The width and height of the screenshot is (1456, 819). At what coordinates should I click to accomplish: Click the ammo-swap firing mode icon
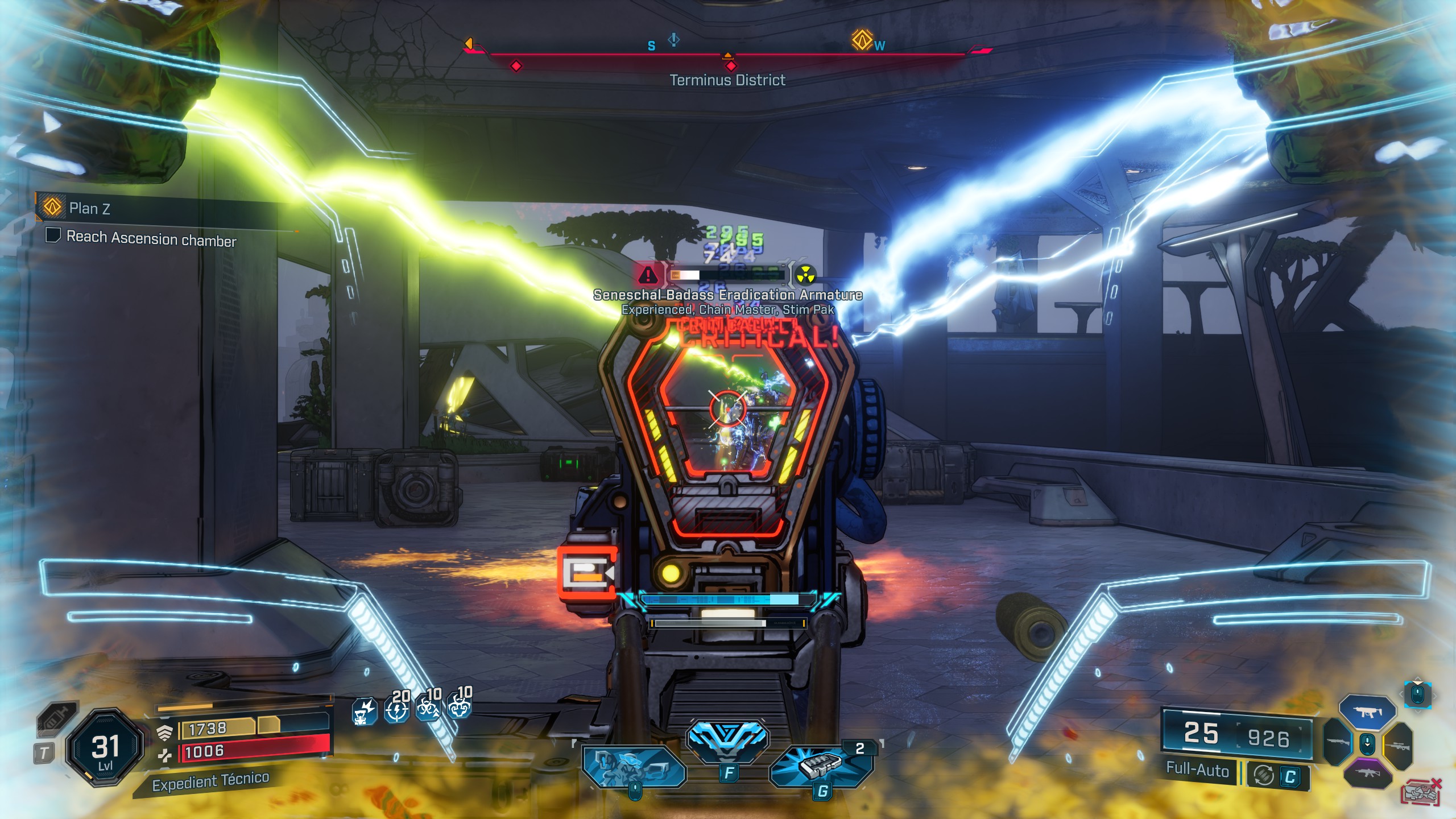[1263, 775]
